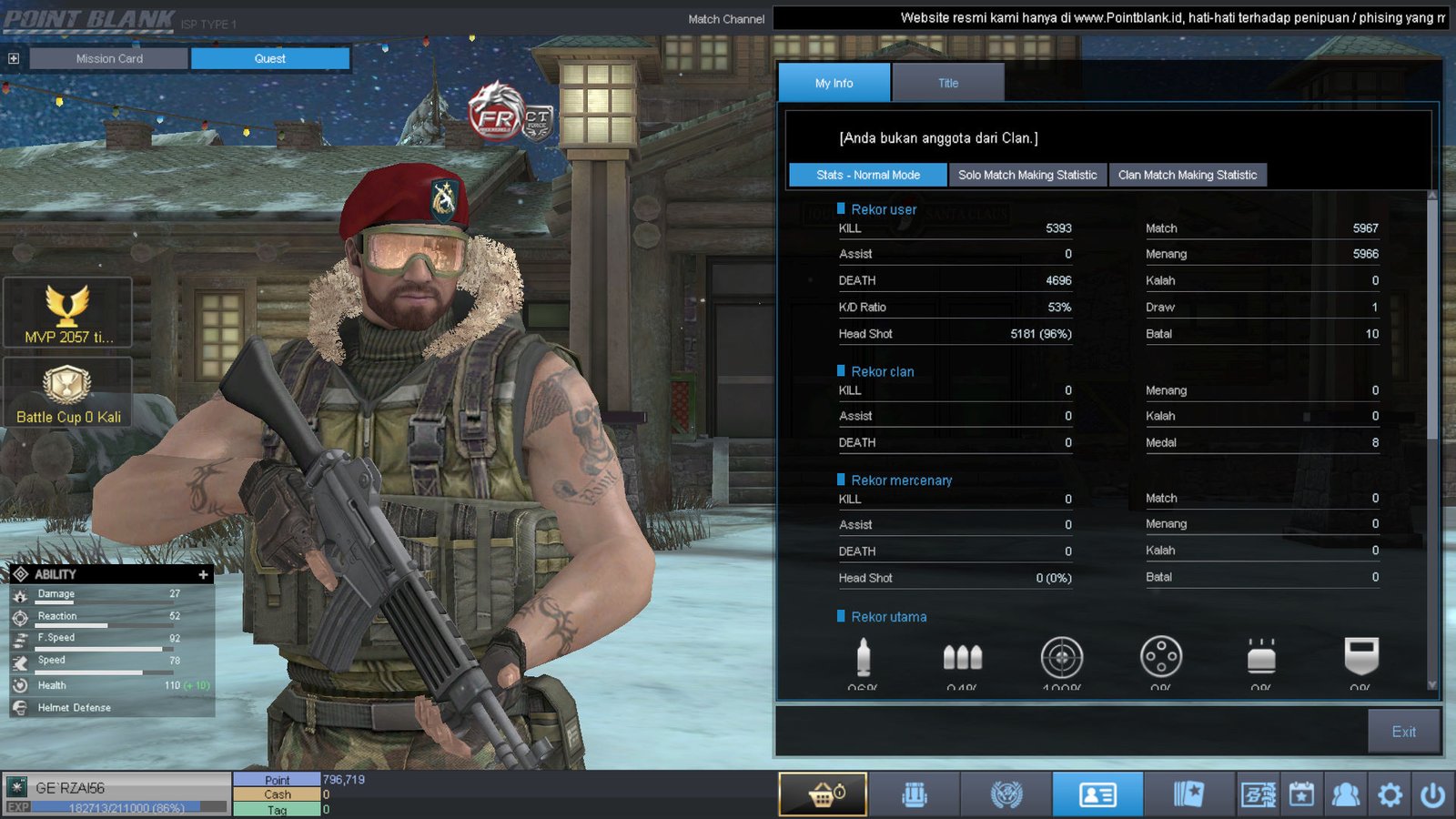
Task: Switch to the Title tab
Action: [x=948, y=83]
